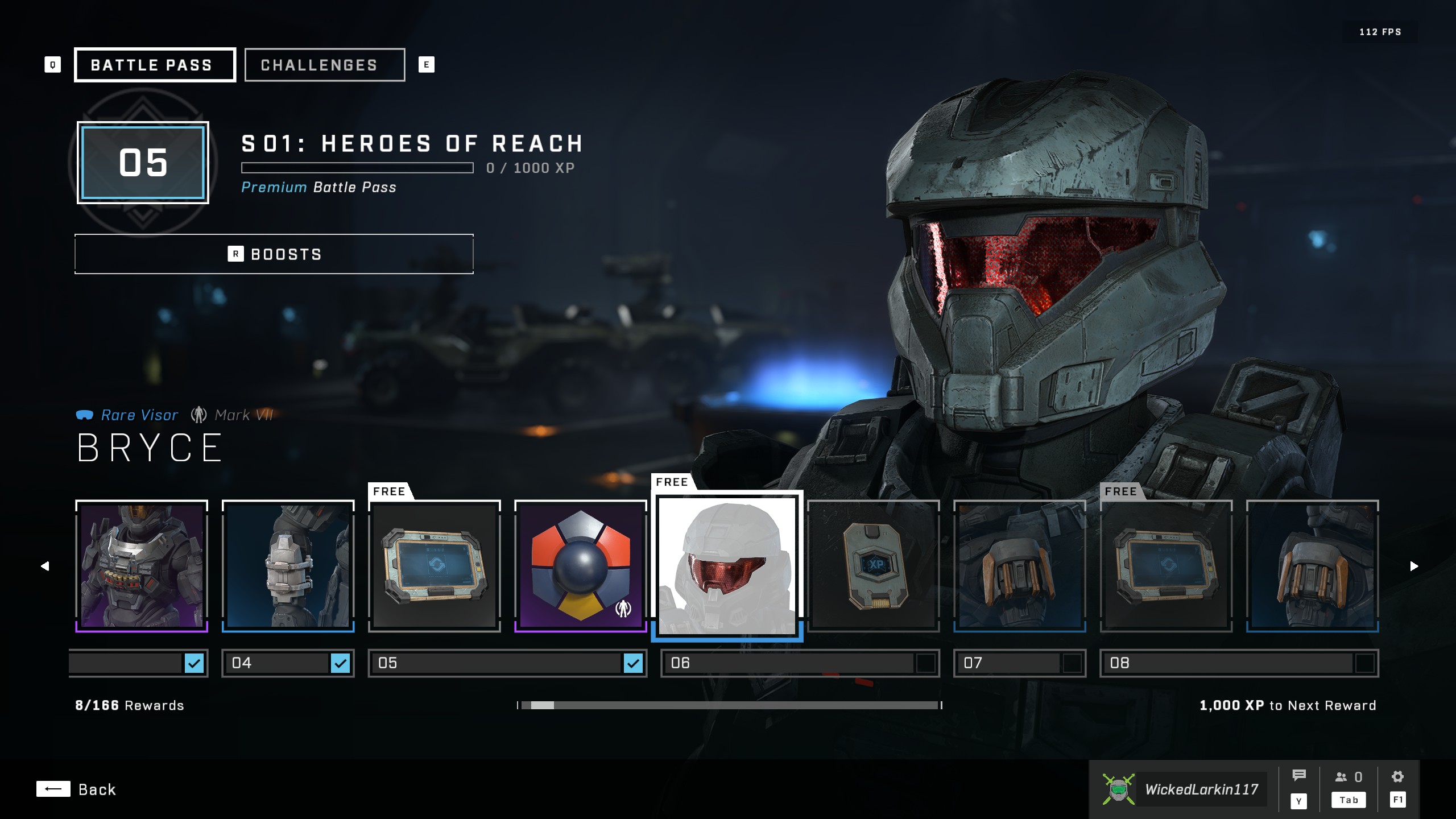Click the Mark VII armor core icon
1456x819 pixels.
point(199,415)
